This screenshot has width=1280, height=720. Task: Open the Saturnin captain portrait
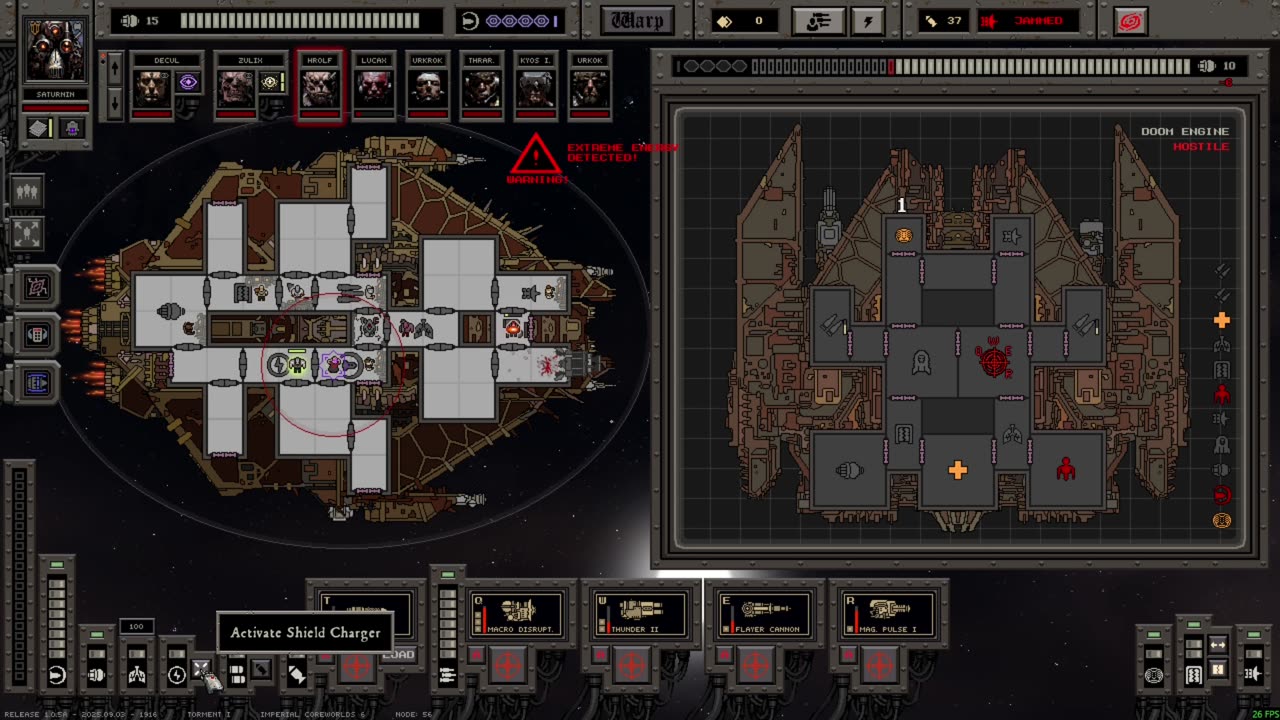(x=56, y=52)
